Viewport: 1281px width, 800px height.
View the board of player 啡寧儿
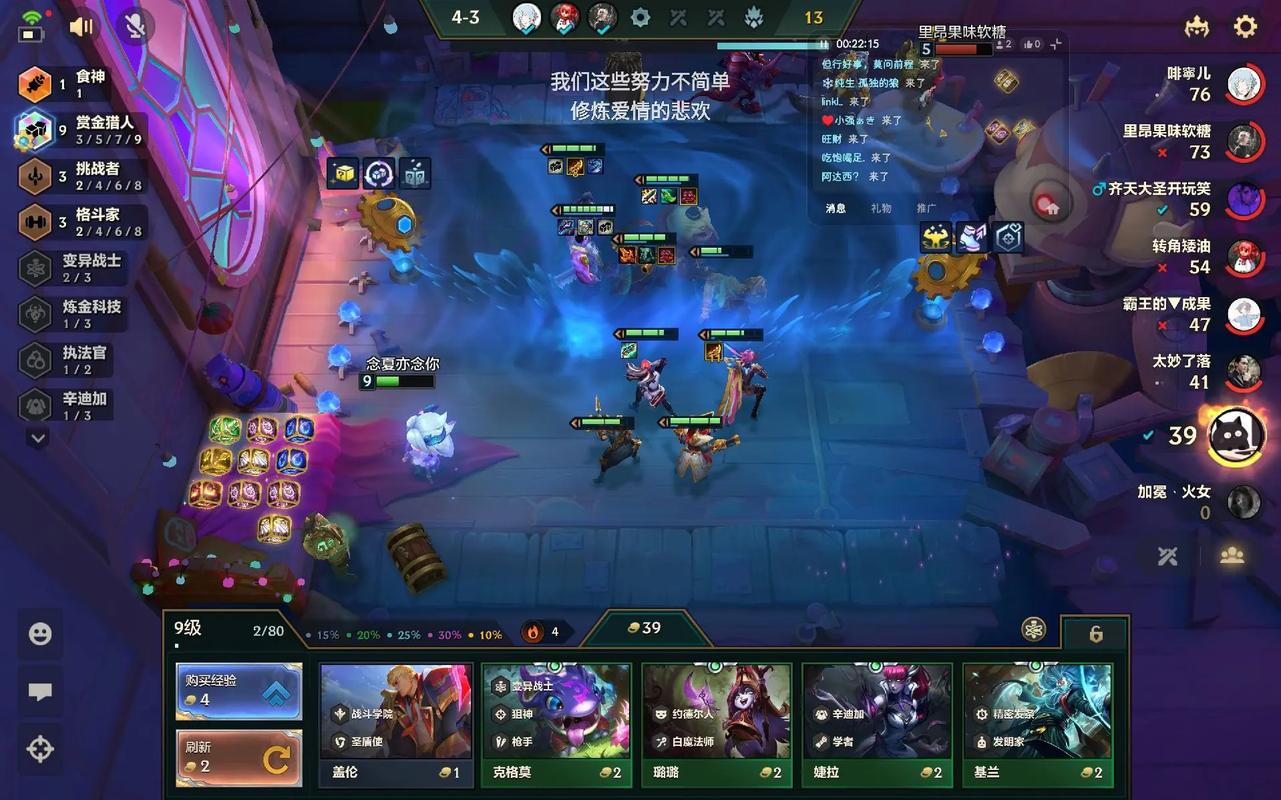1242,83
